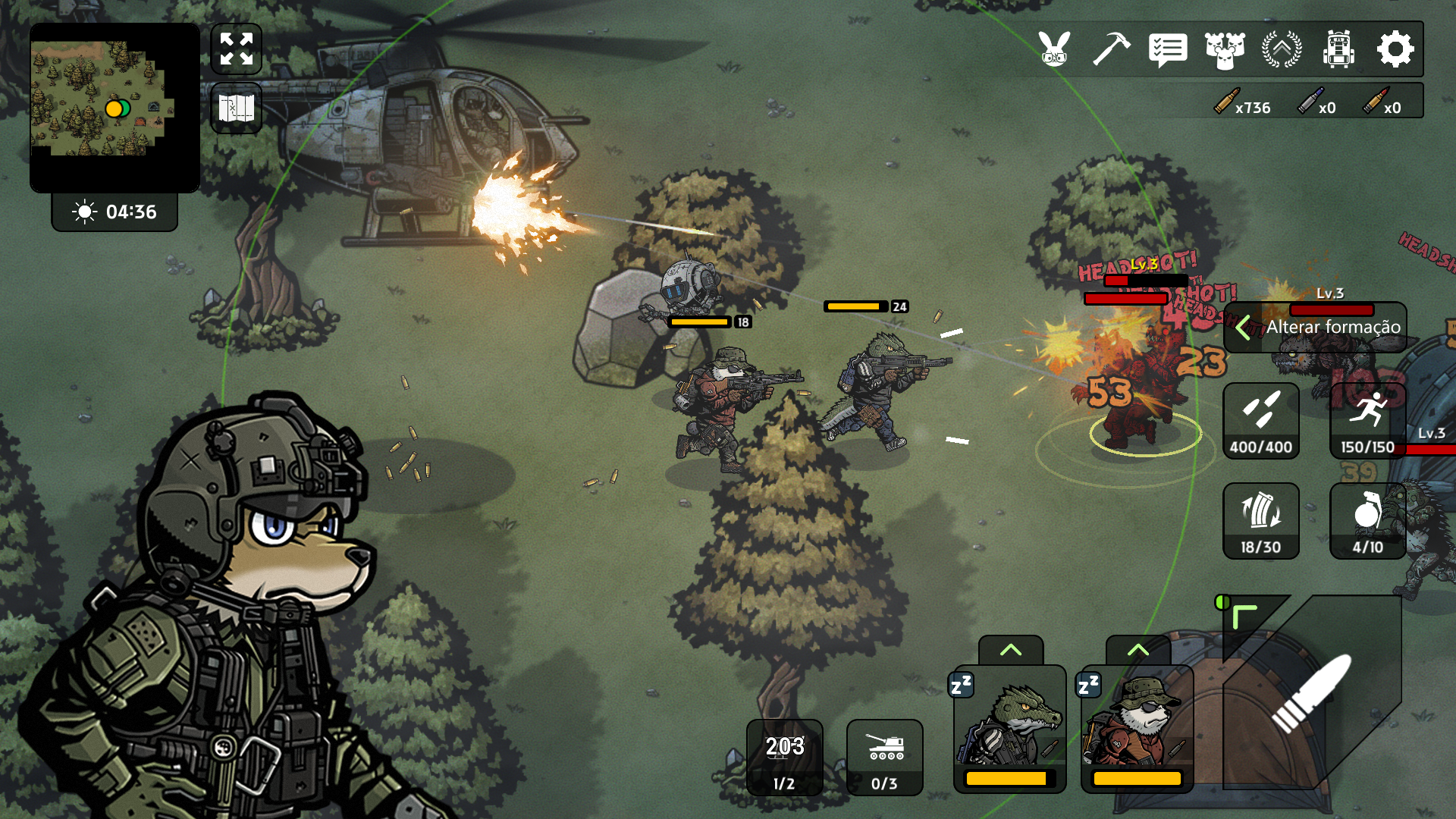Select the tank slot showing 0/3
The width and height of the screenshot is (1456, 819).
tap(884, 758)
